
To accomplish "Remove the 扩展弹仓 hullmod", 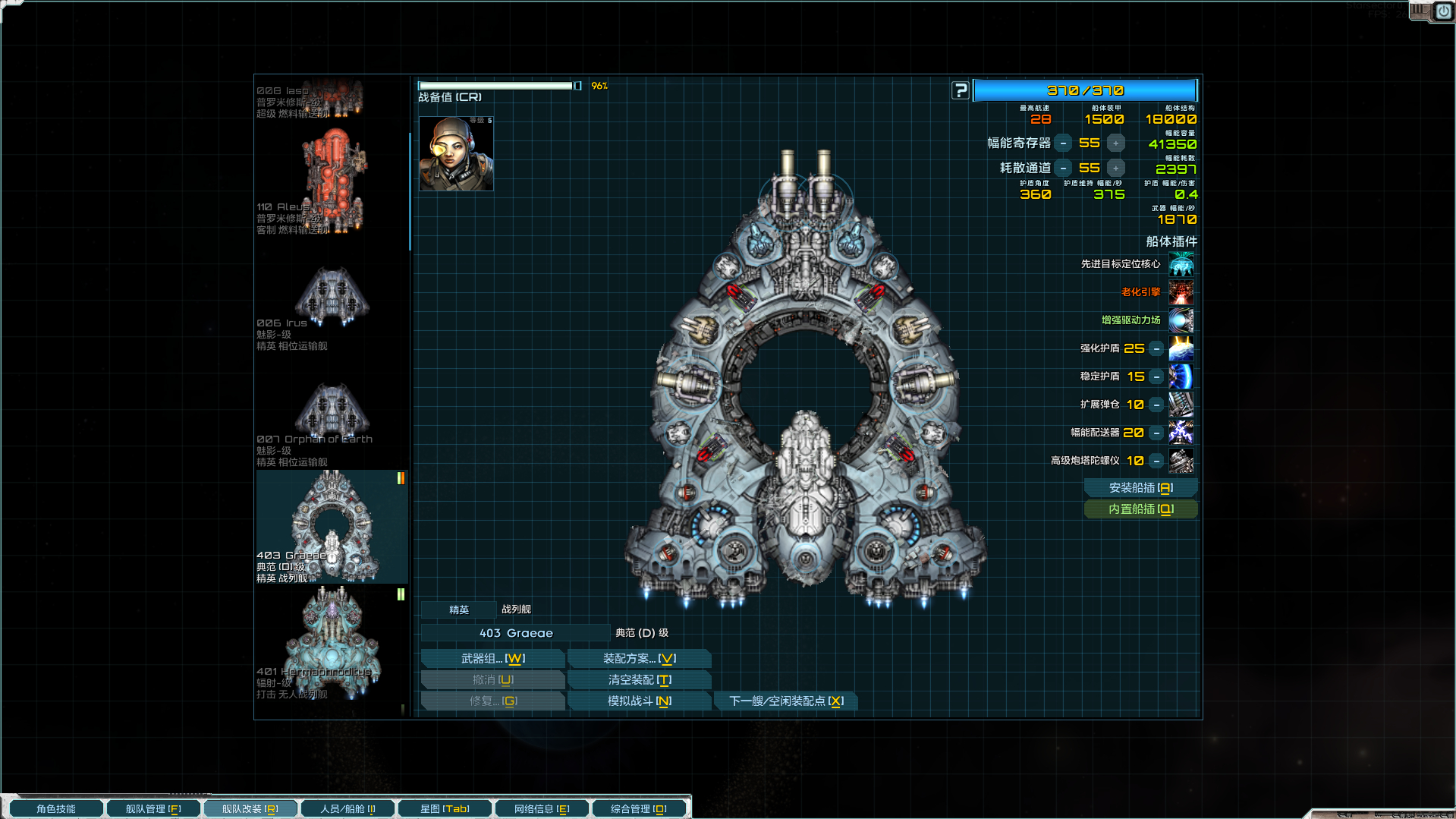I will [1156, 405].
